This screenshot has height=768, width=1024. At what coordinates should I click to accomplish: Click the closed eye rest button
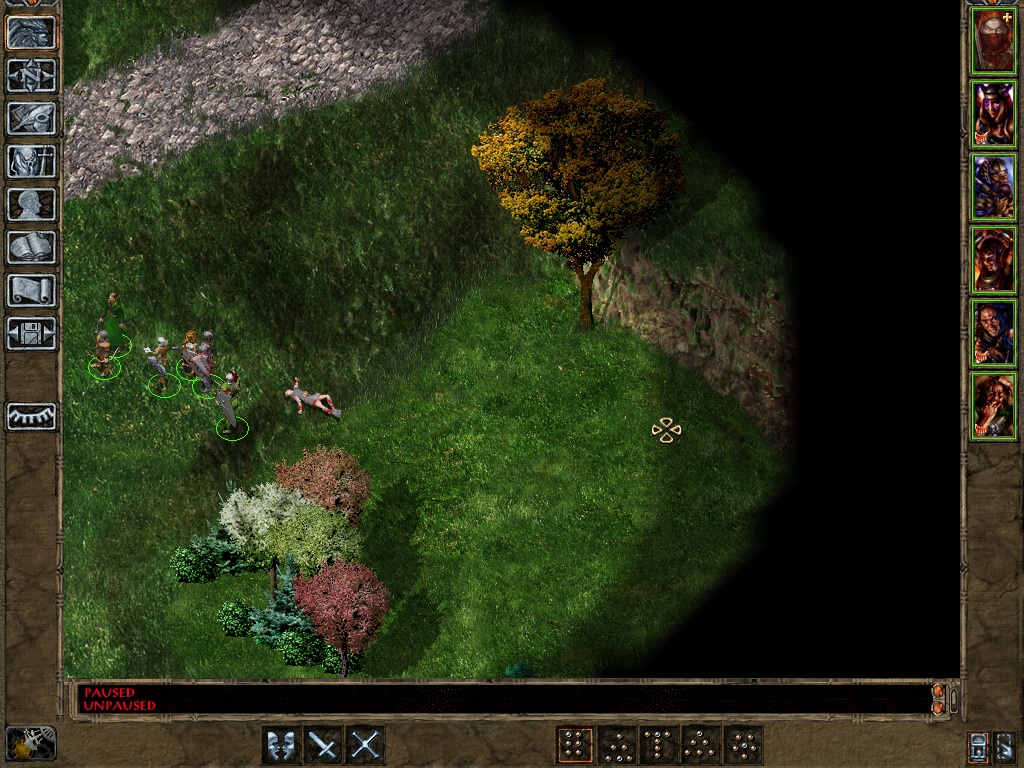coord(32,416)
